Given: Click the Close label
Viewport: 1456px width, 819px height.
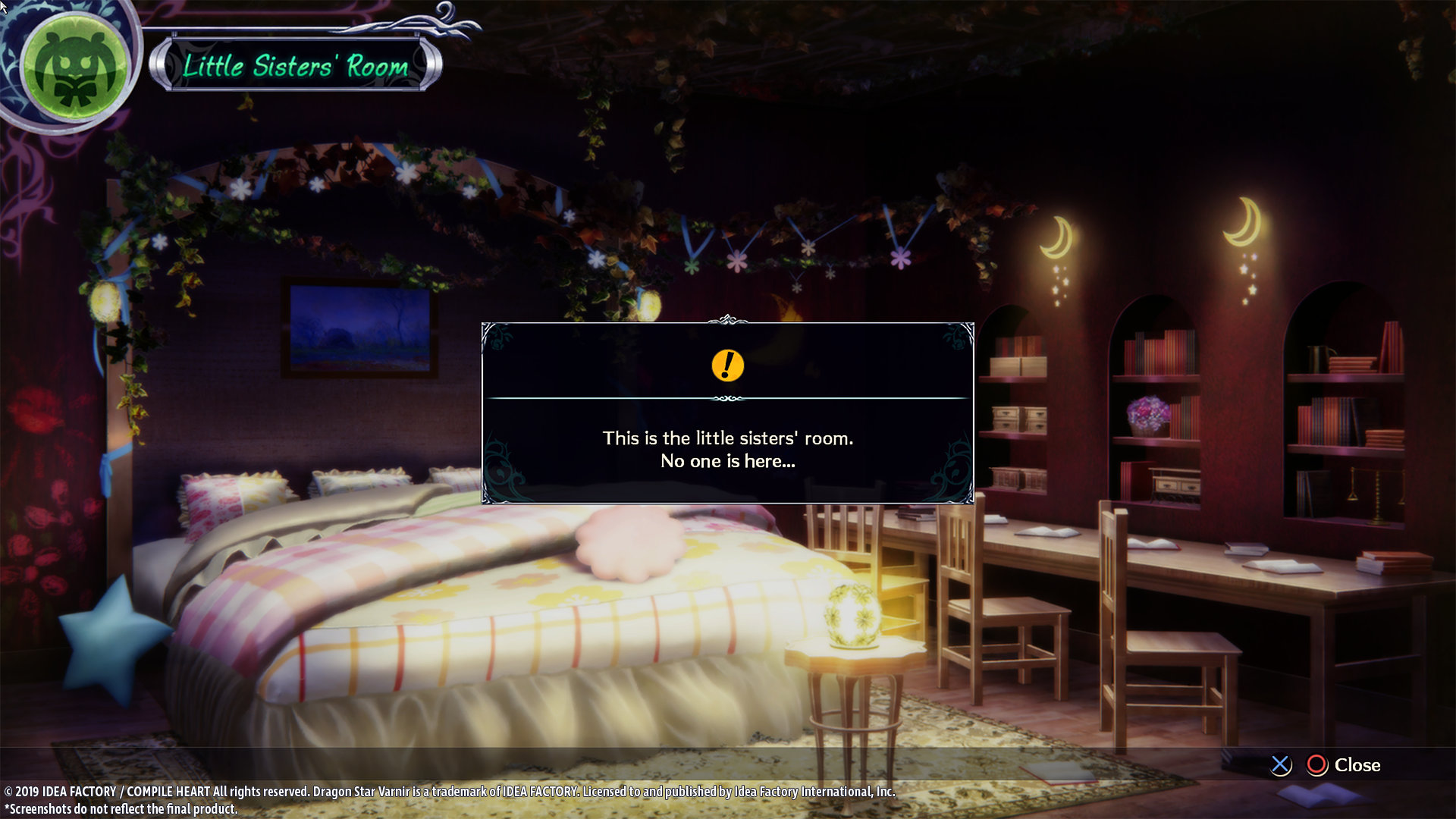Looking at the screenshot, I should pos(1357,765).
